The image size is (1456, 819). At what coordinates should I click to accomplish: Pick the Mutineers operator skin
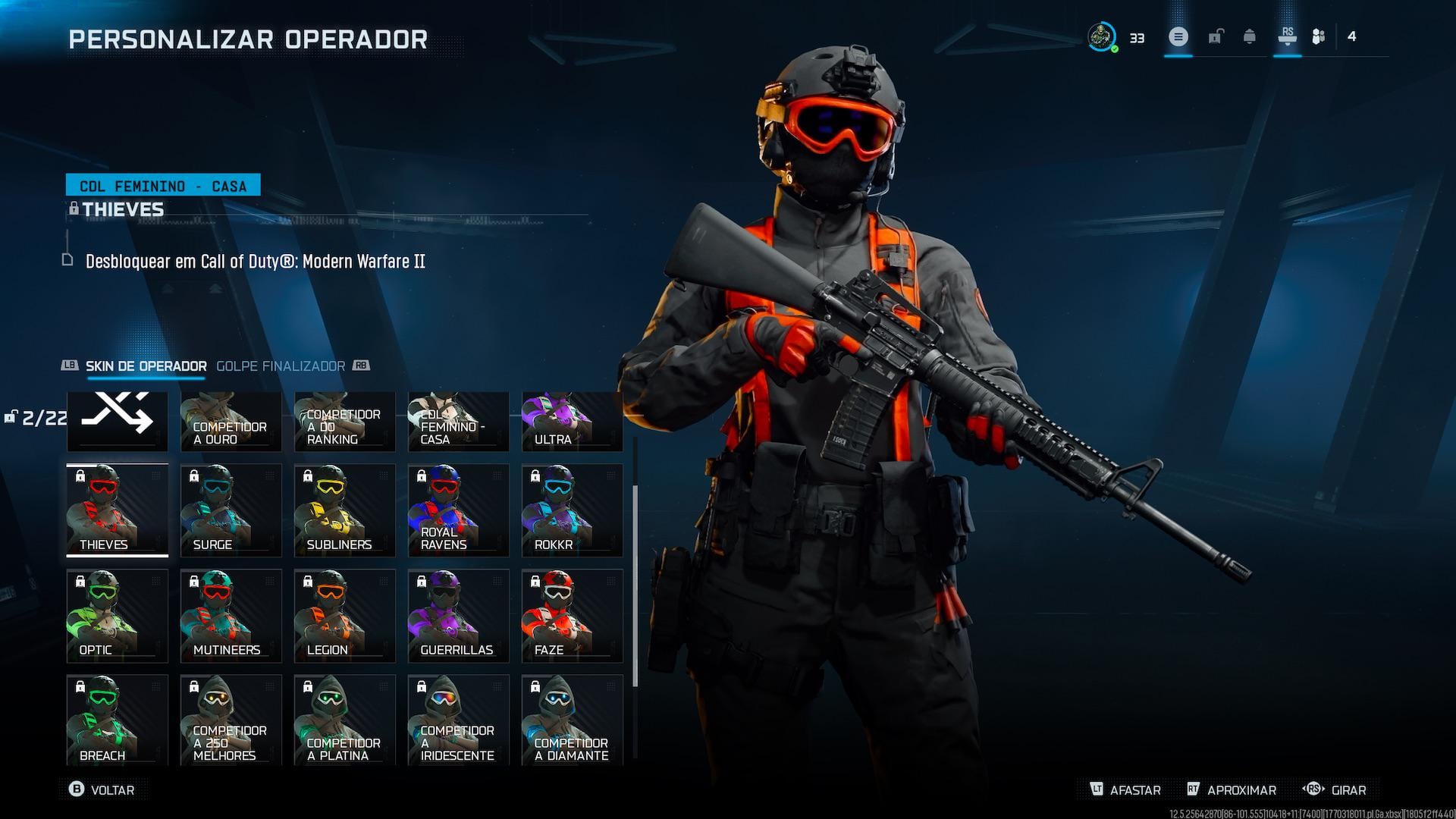(x=231, y=615)
